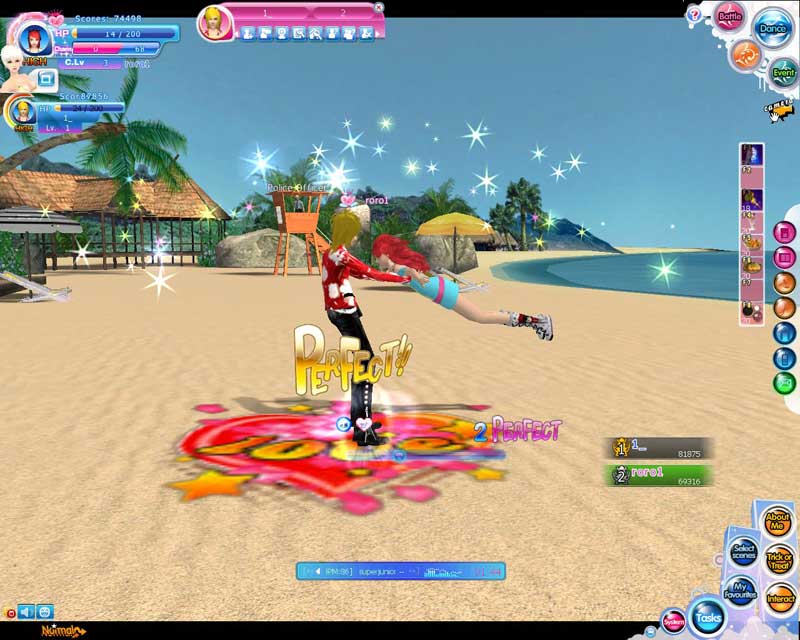Open the question mark help icon
The height and width of the screenshot is (640, 800).
pyautogui.click(x=694, y=15)
